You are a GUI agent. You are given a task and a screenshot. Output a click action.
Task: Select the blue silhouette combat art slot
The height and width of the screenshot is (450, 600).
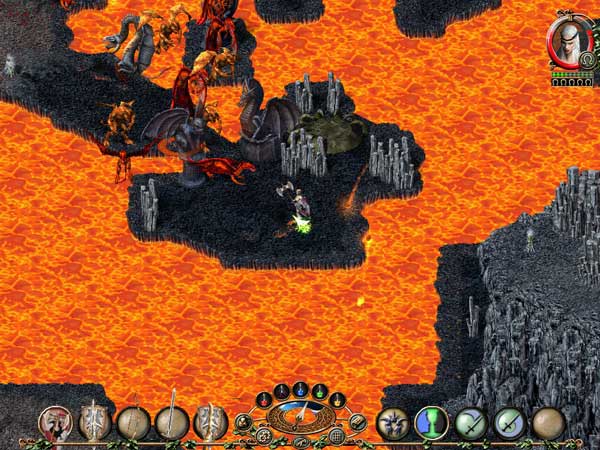coord(430,423)
